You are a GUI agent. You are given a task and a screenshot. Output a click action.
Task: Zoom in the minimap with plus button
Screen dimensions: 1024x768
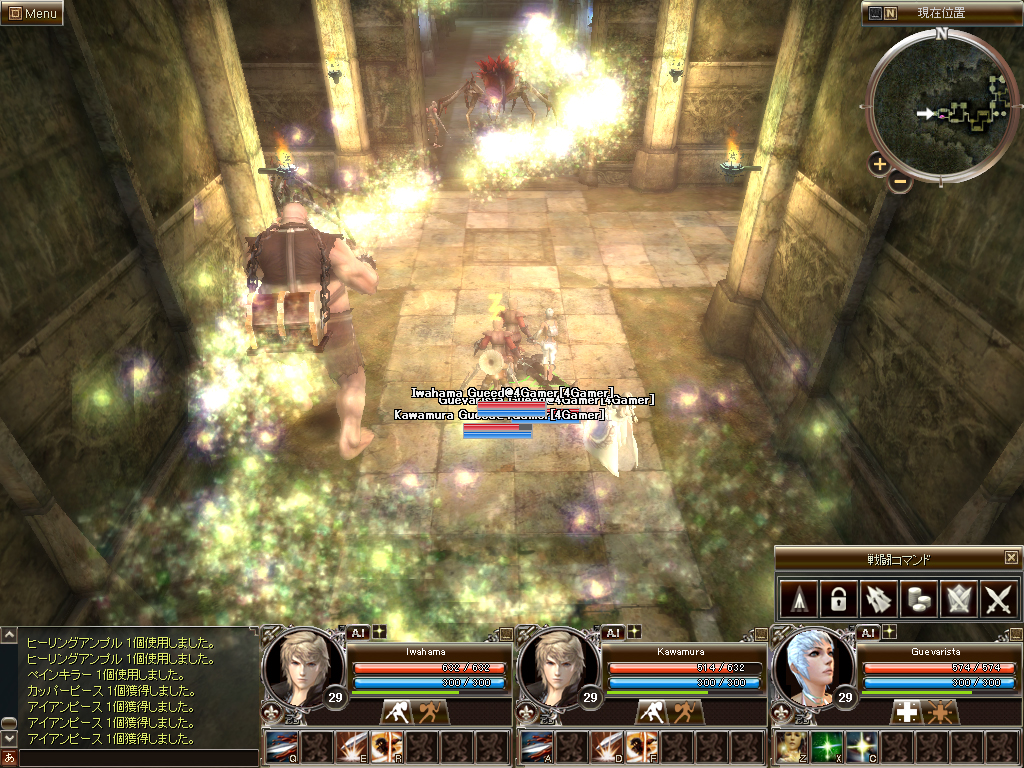pyautogui.click(x=879, y=164)
